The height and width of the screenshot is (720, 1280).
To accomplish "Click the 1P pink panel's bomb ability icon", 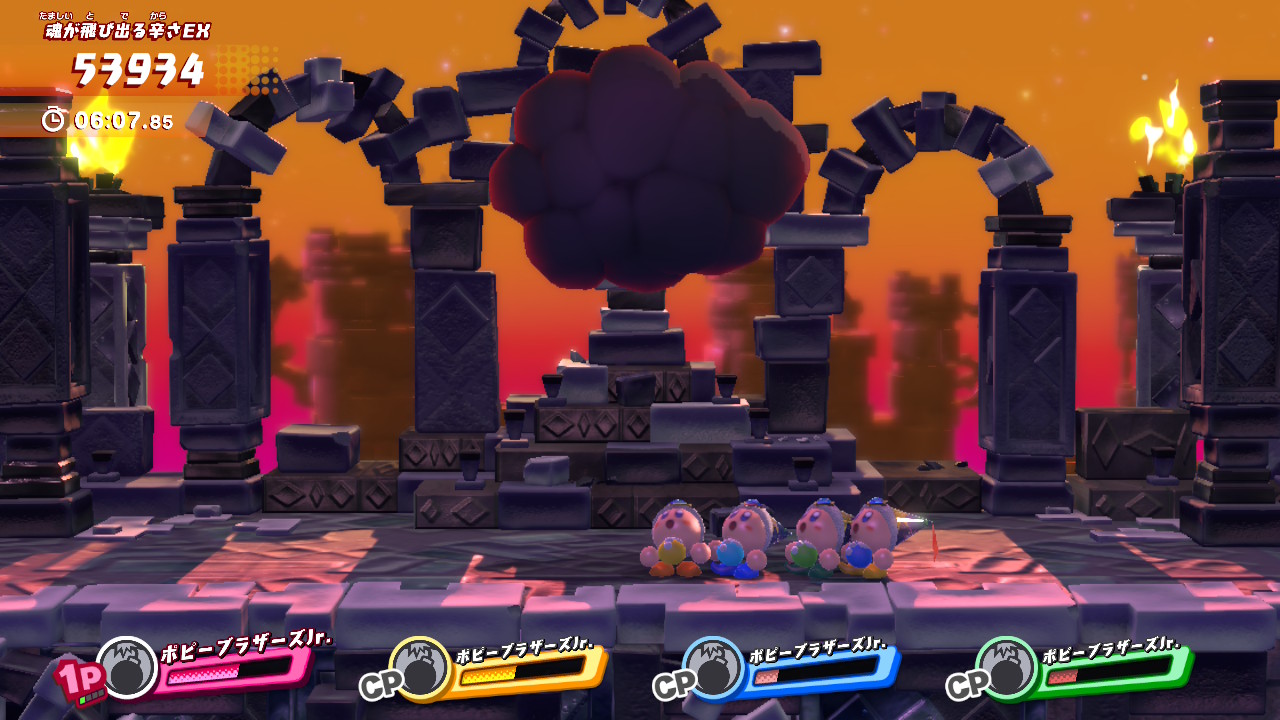I will (x=127, y=667).
